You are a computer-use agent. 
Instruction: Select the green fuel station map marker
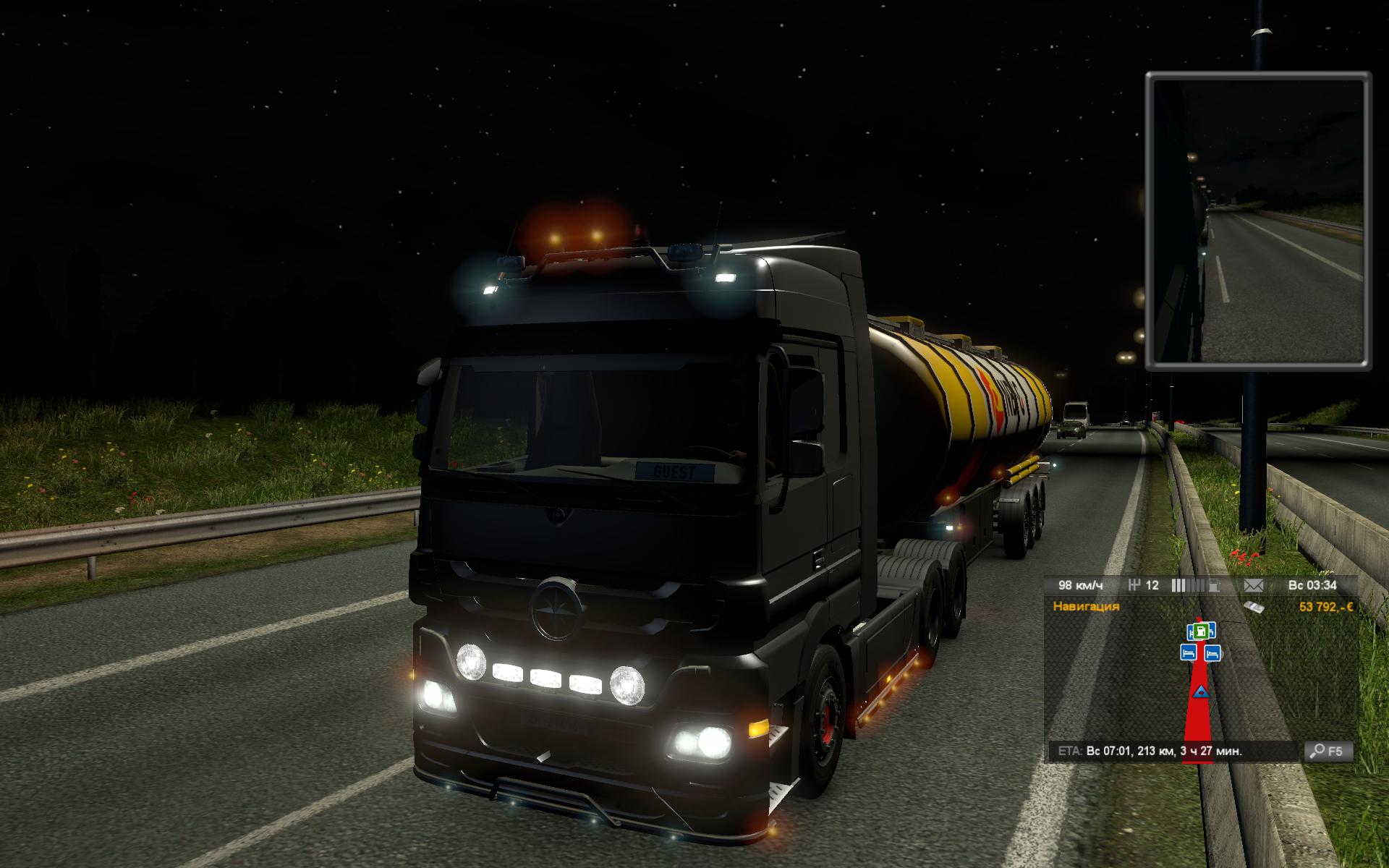(1201, 631)
